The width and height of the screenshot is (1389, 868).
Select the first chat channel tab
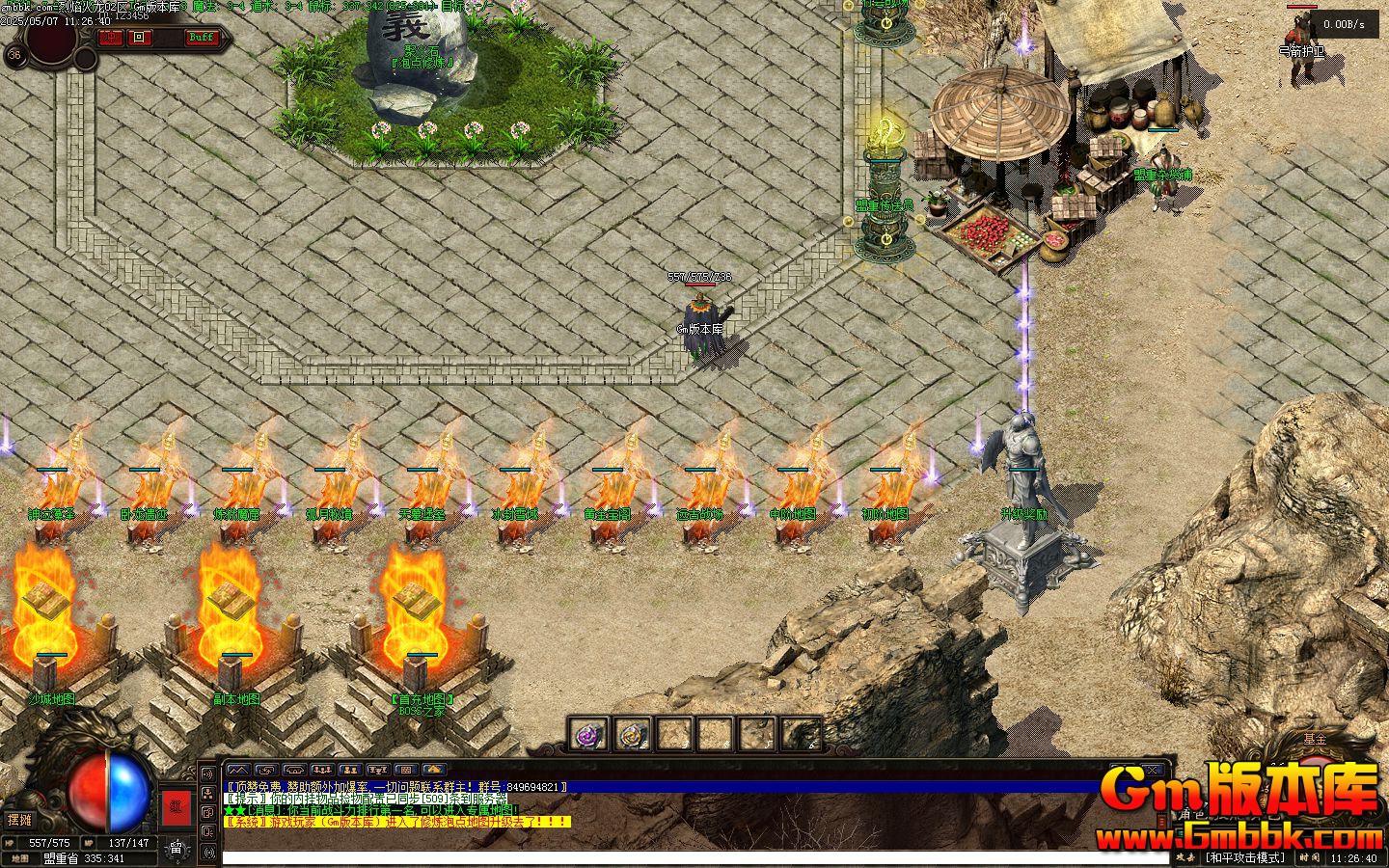pyautogui.click(x=236, y=770)
